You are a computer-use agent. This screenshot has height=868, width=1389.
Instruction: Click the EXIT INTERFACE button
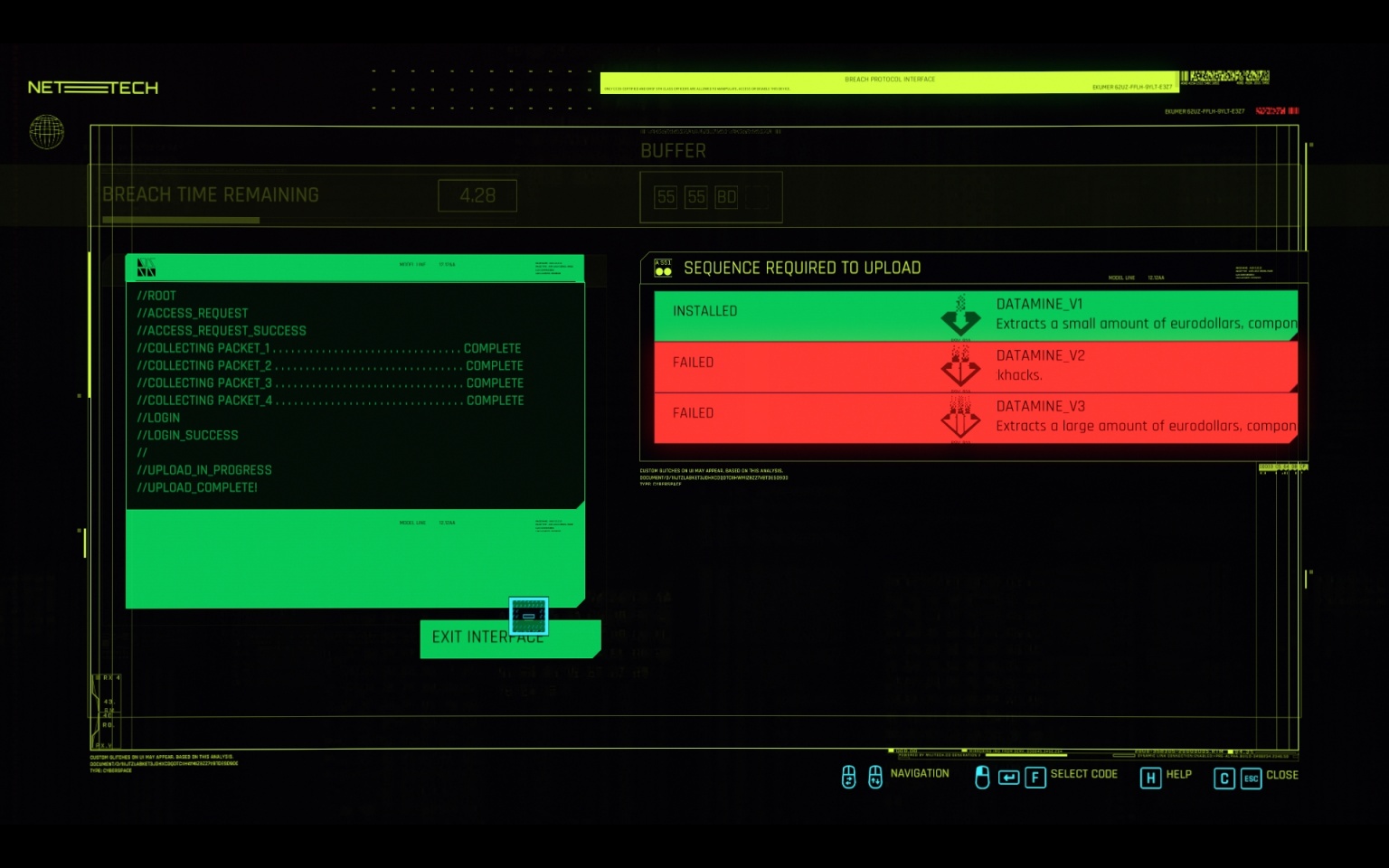pos(488,637)
